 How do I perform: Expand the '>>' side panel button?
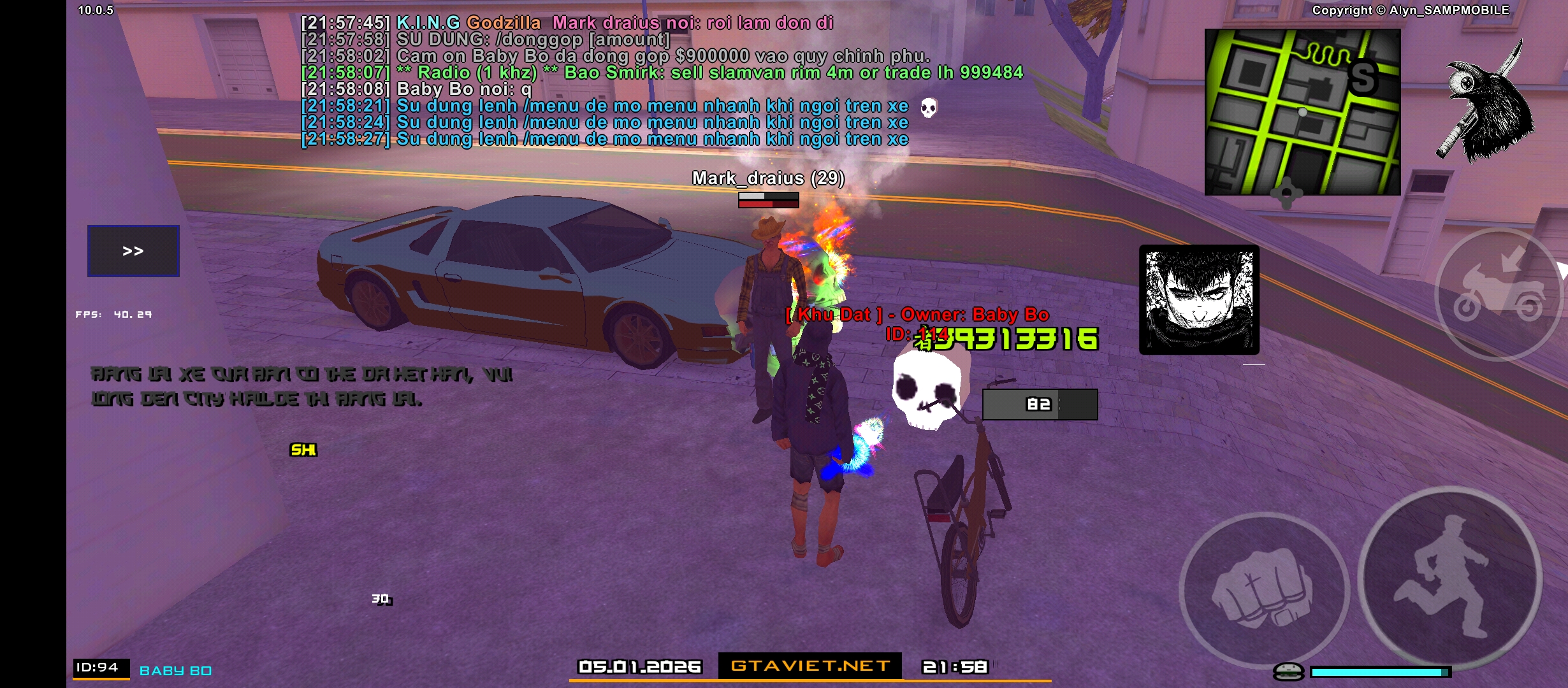(x=133, y=251)
